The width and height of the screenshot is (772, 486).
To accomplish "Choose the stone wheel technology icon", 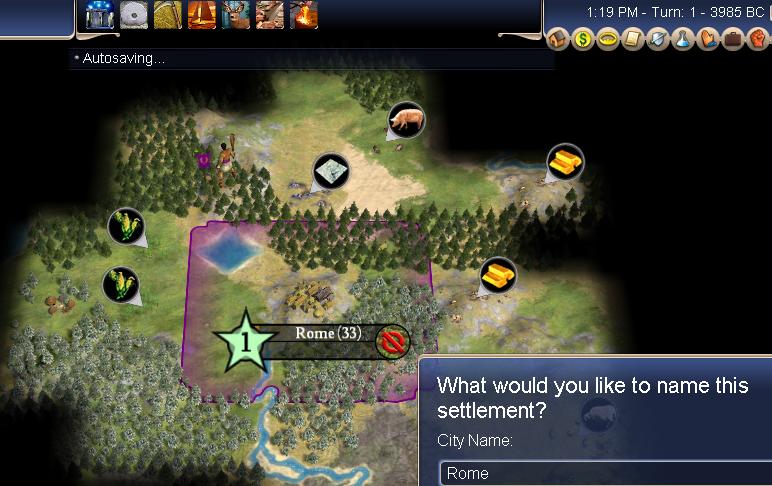I will [134, 14].
